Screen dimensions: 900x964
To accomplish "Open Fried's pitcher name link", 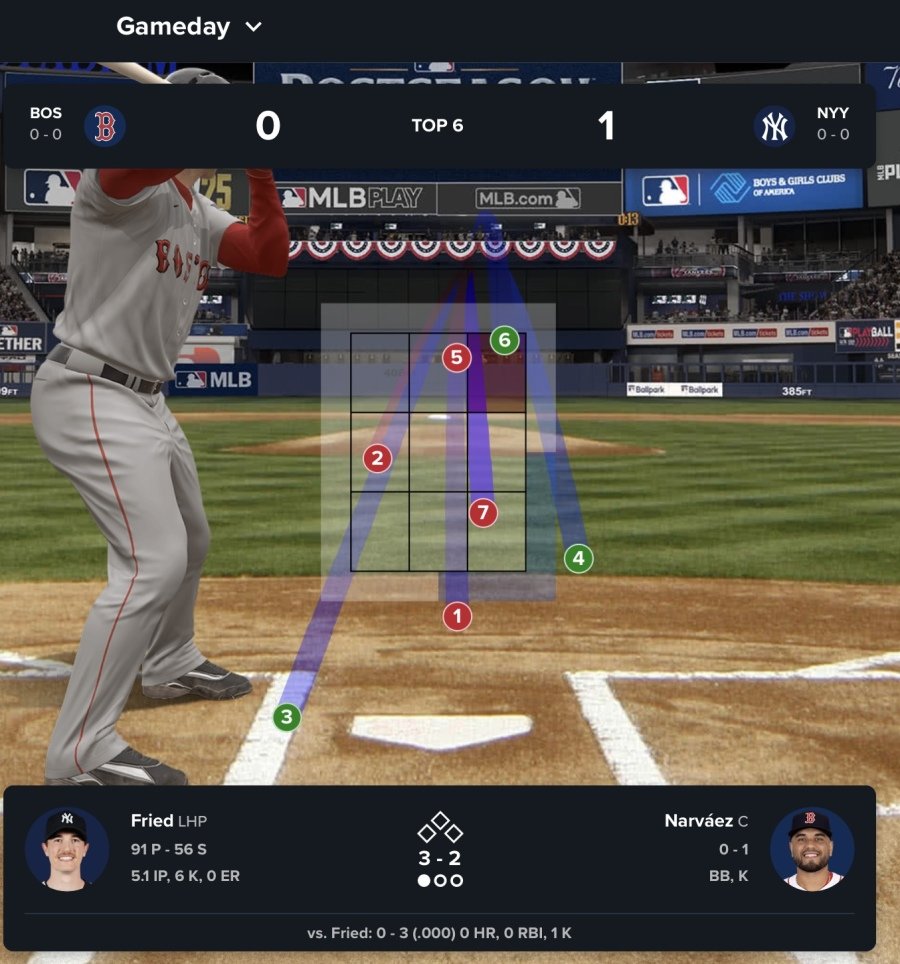I will click(152, 821).
